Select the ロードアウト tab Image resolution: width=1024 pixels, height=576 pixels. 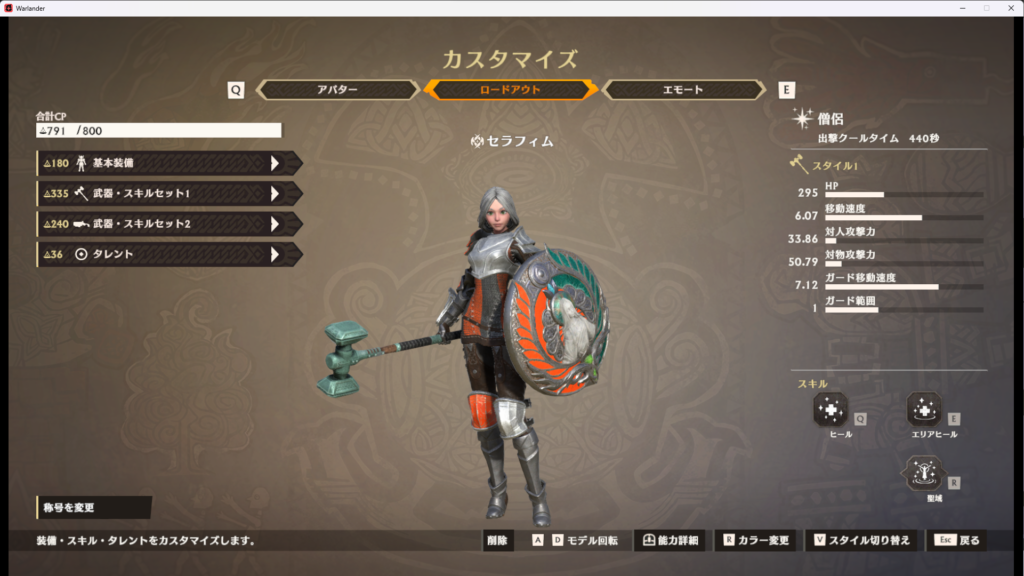coord(511,90)
